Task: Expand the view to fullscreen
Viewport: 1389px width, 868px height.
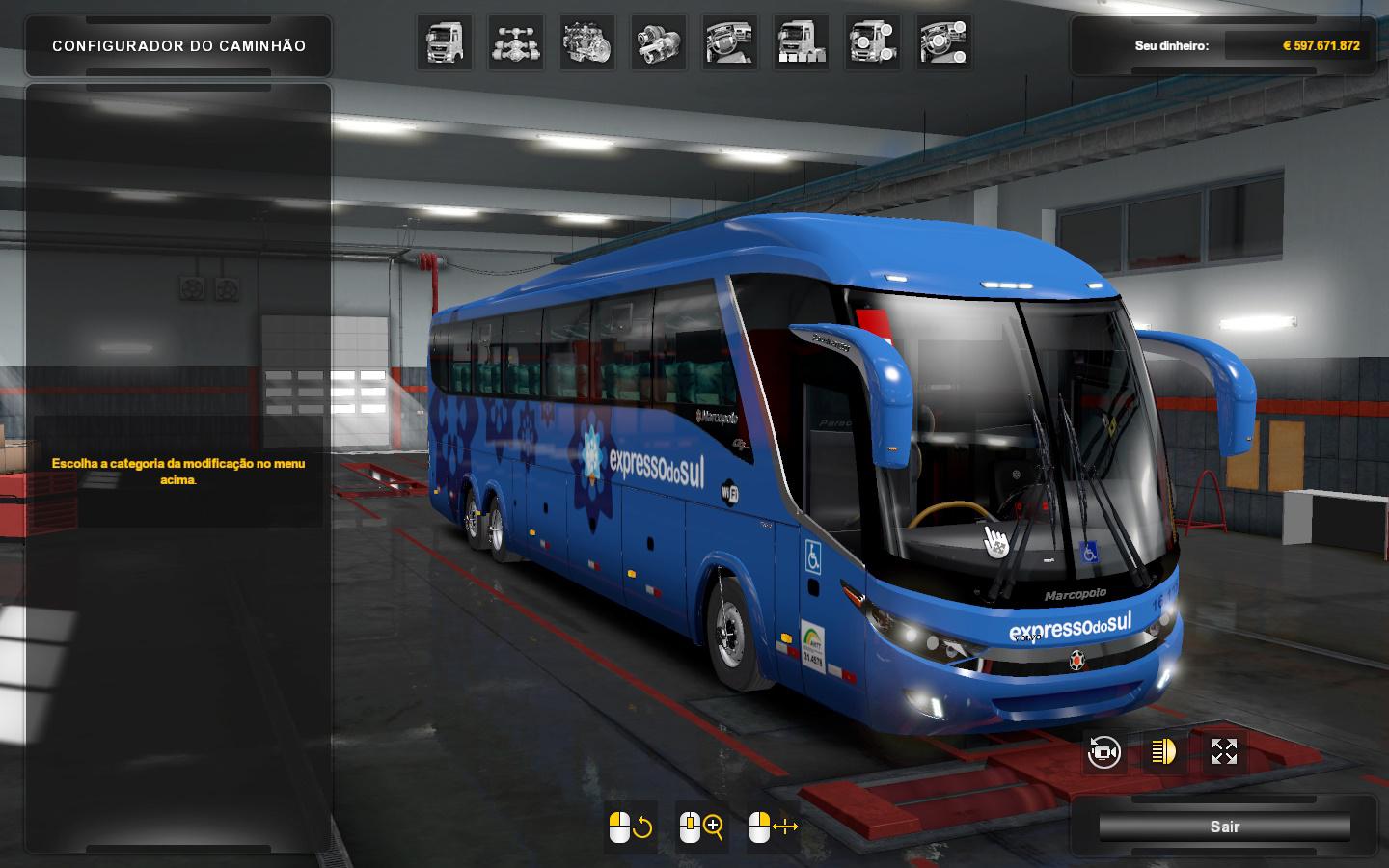Action: click(x=1223, y=752)
